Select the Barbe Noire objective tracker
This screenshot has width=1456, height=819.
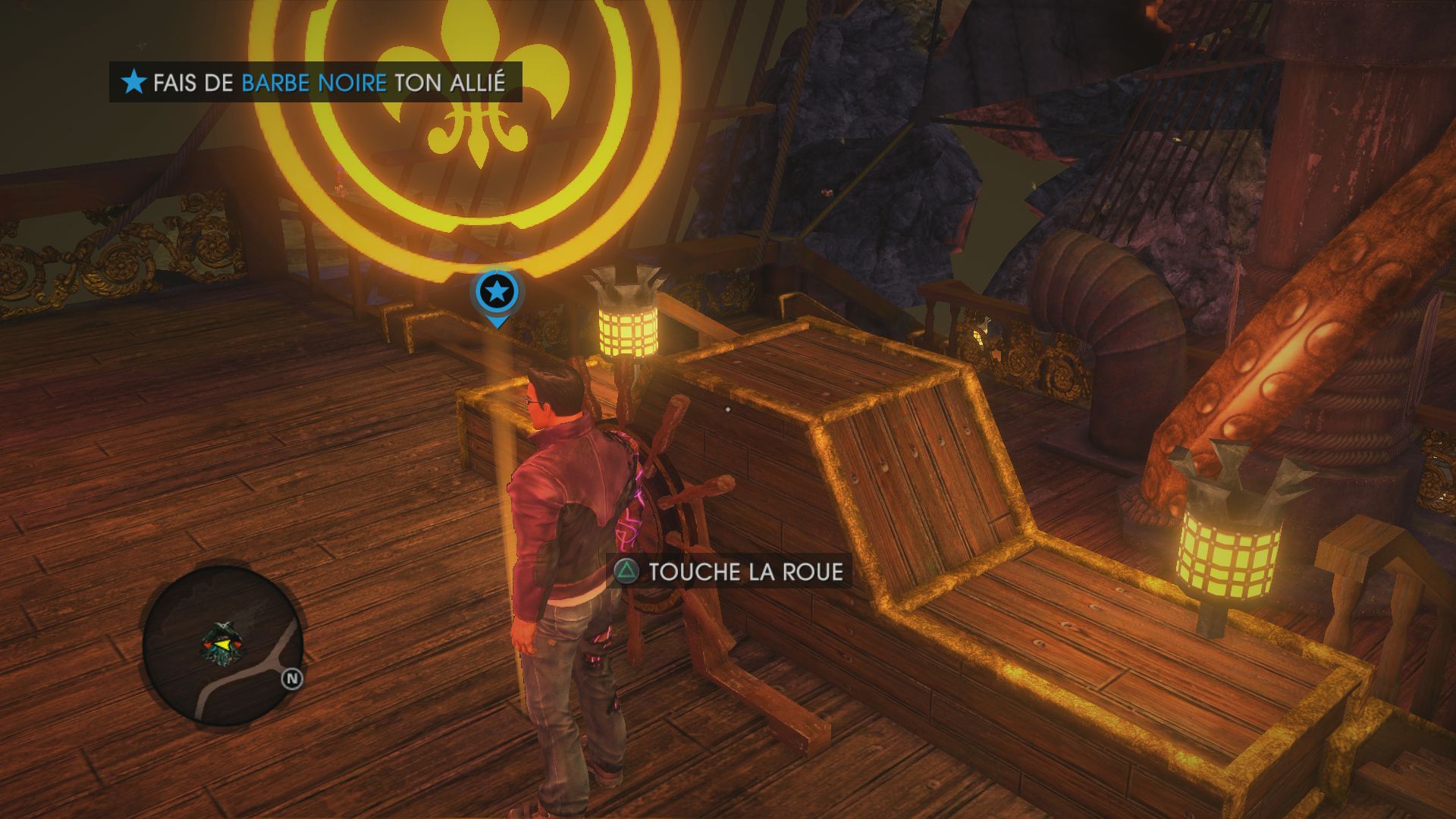[315, 82]
